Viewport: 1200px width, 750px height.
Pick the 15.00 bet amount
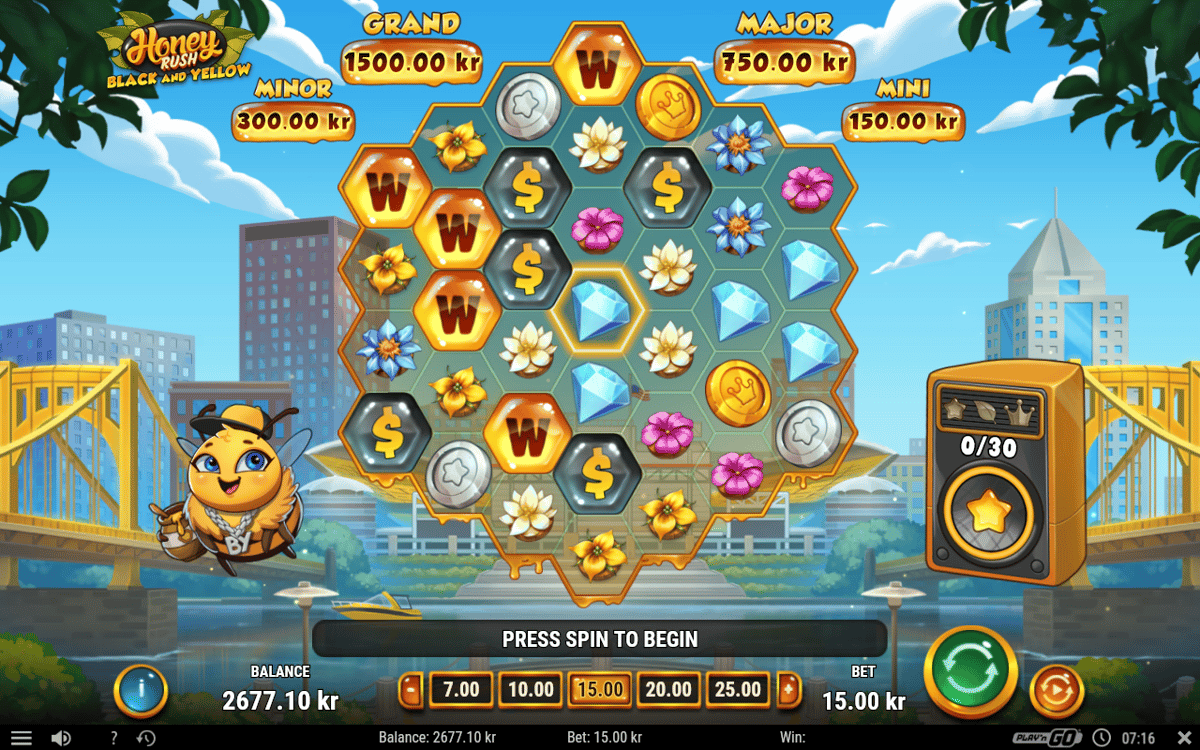coord(600,689)
